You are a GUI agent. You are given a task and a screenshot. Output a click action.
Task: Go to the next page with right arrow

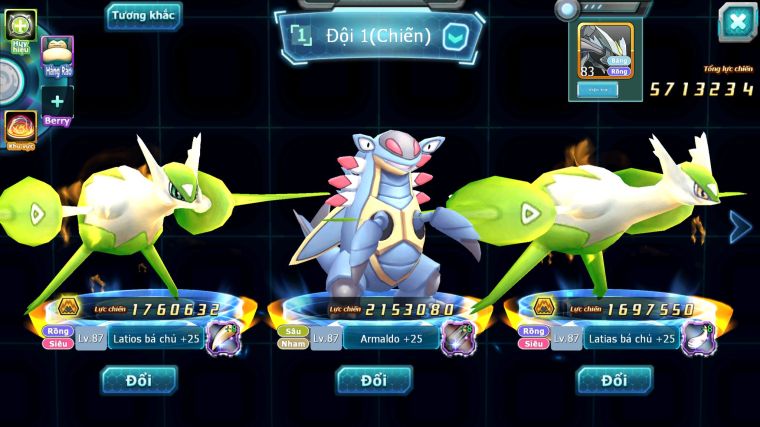click(740, 228)
